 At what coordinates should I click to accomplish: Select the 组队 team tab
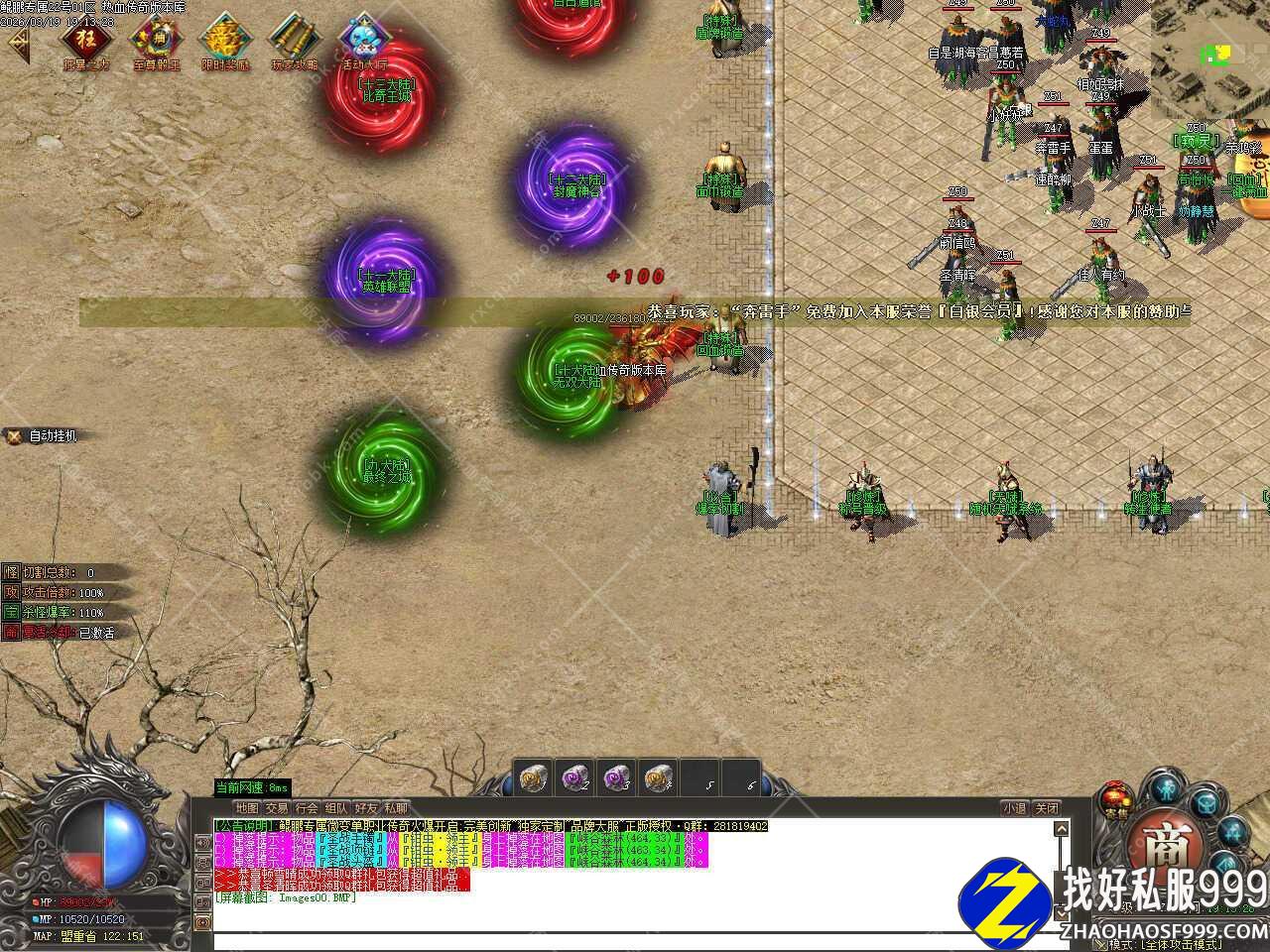(x=336, y=808)
